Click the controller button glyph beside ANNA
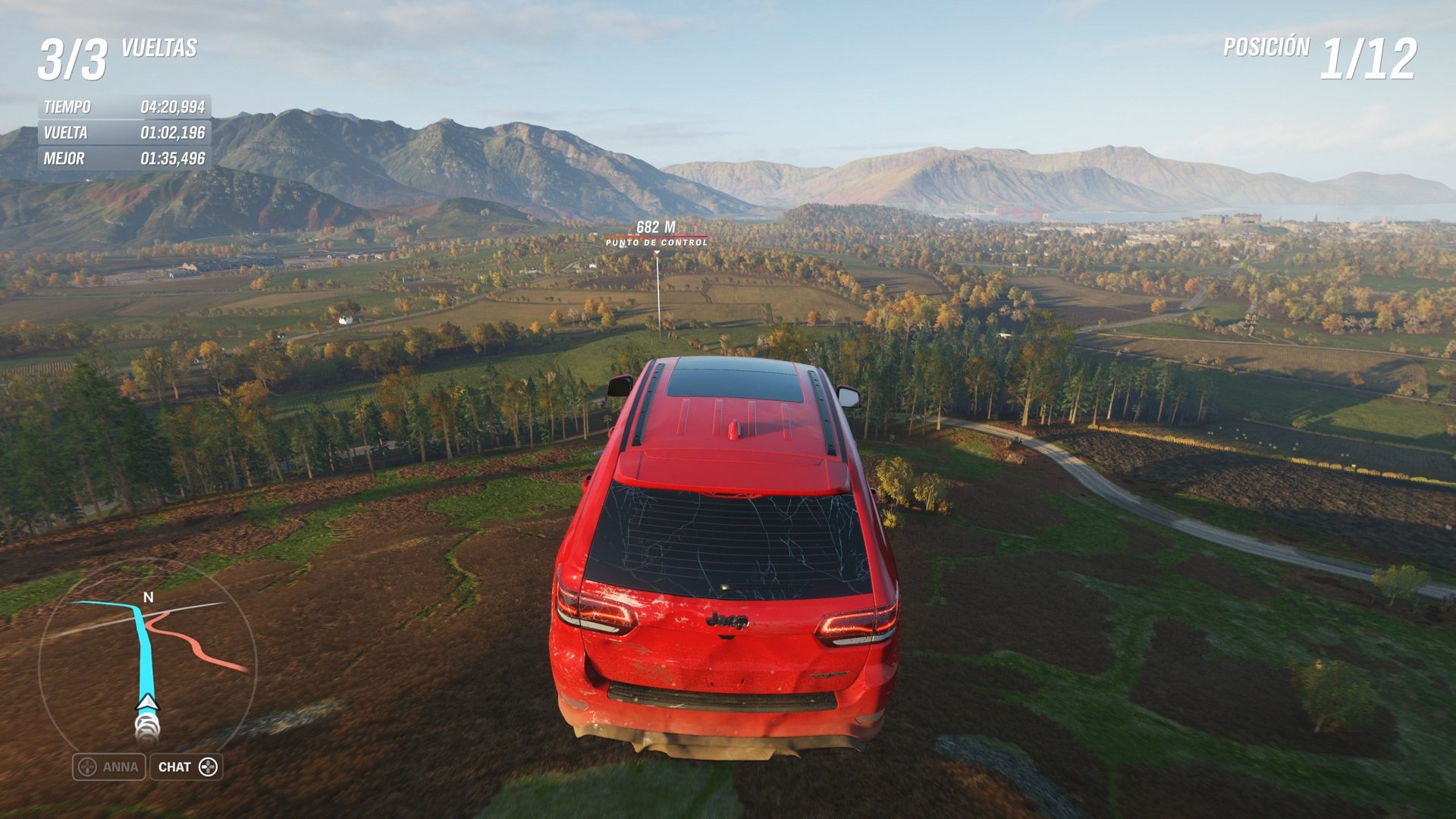This screenshot has height=819, width=1456. (86, 767)
